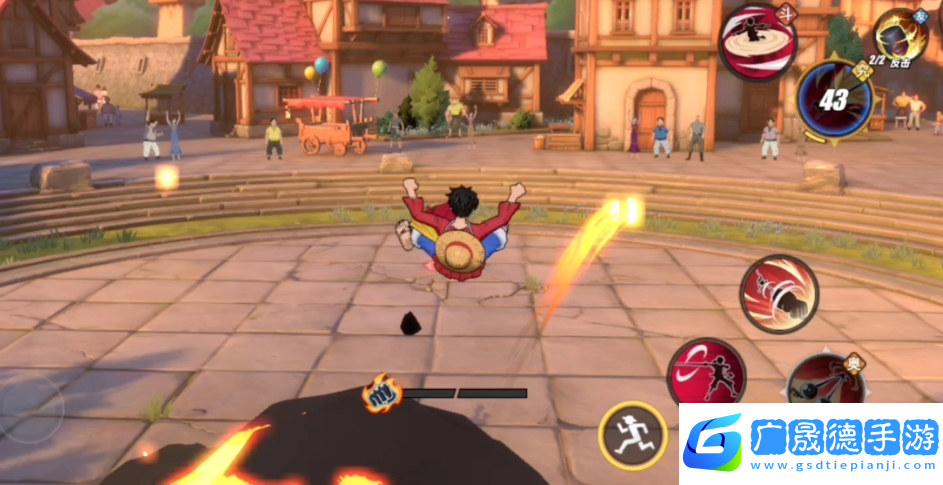
Task: Tap the yellow running-figure dodge button
Action: pos(633,435)
